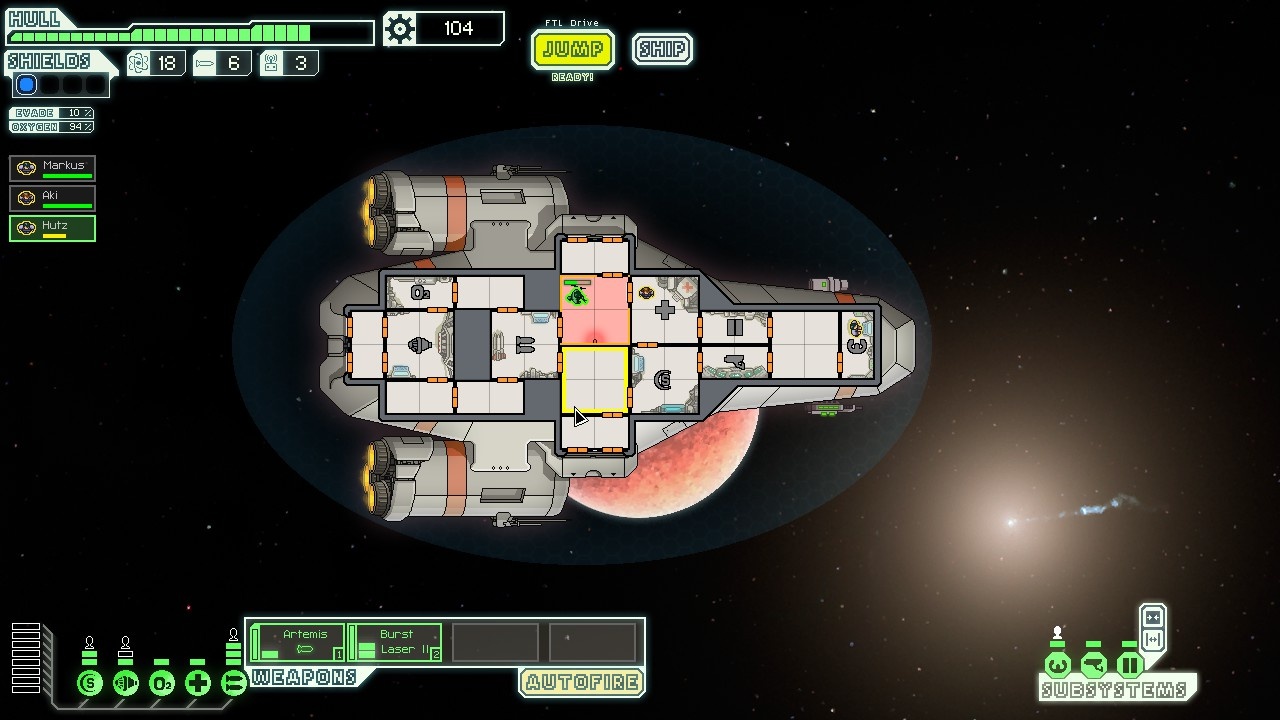This screenshot has height=720, width=1280.
Task: Activate the FTL Drive JUMP button
Action: point(572,49)
